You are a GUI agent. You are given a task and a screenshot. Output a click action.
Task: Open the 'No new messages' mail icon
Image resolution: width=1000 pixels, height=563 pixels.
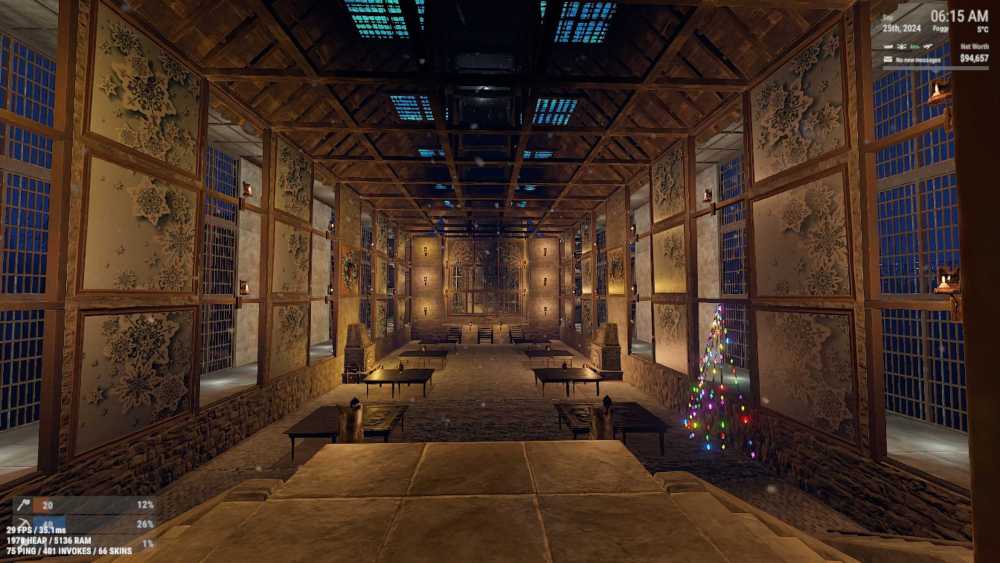click(889, 59)
